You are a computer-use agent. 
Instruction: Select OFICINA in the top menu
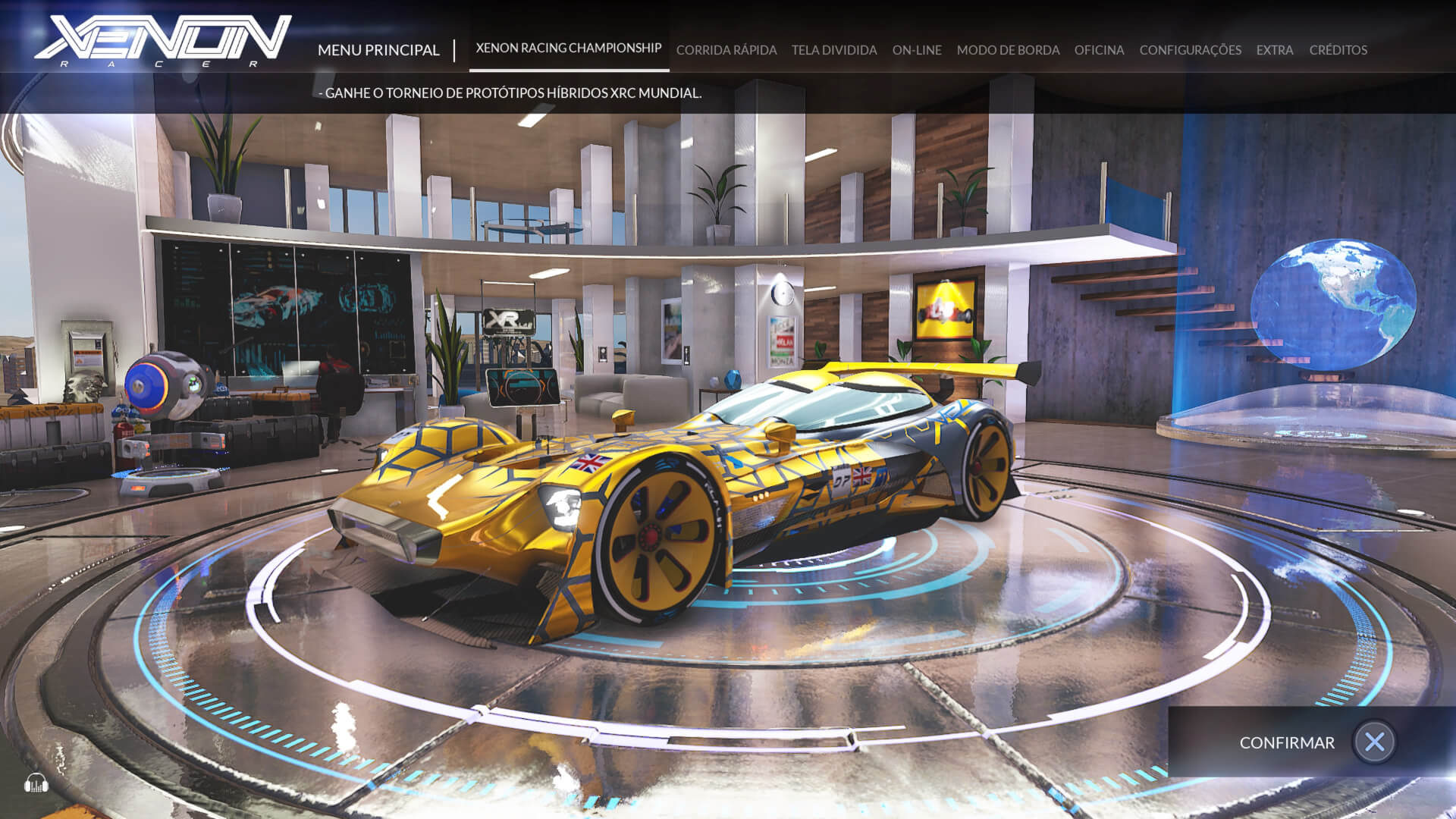point(1099,50)
